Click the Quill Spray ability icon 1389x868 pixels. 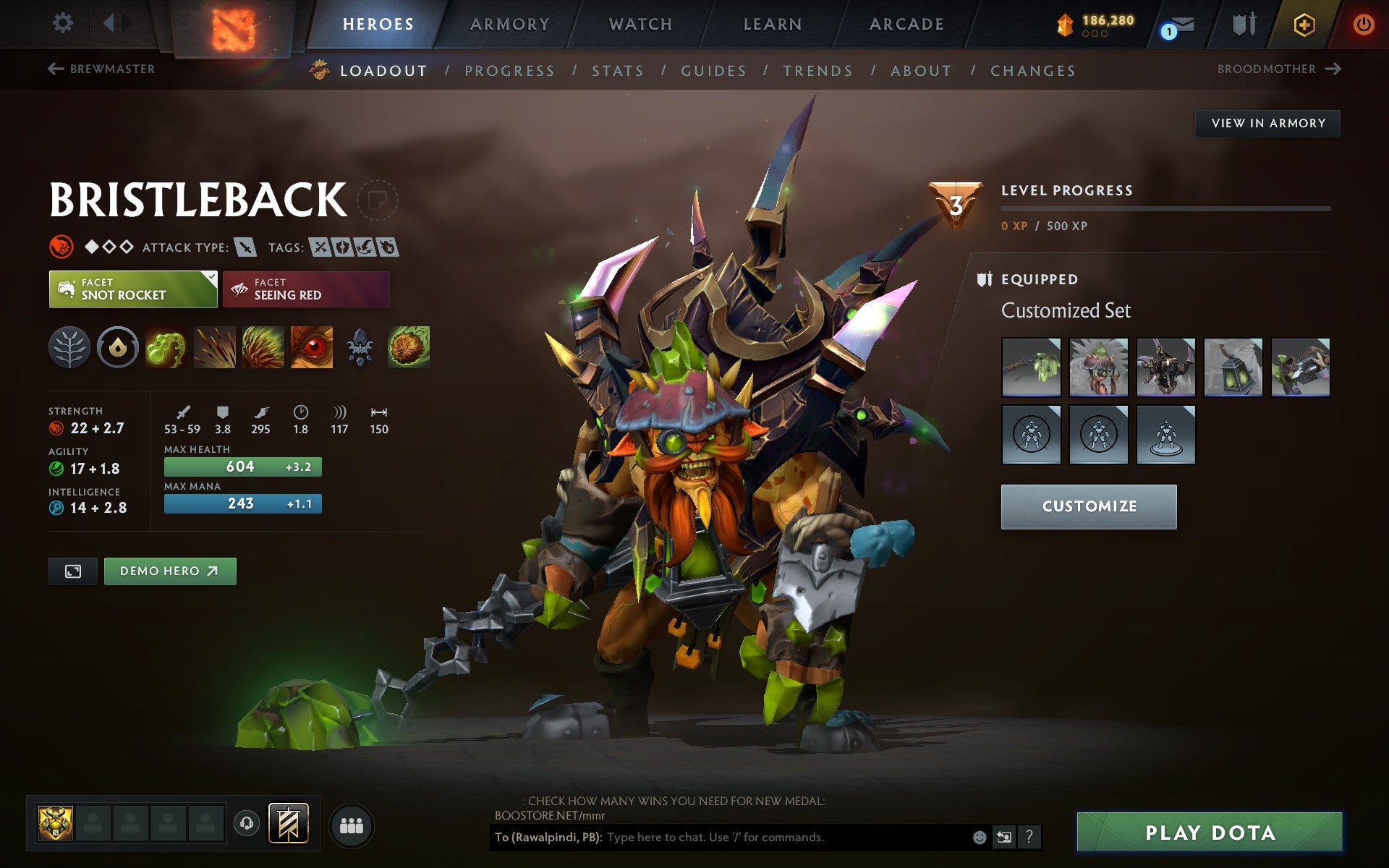pos(214,347)
